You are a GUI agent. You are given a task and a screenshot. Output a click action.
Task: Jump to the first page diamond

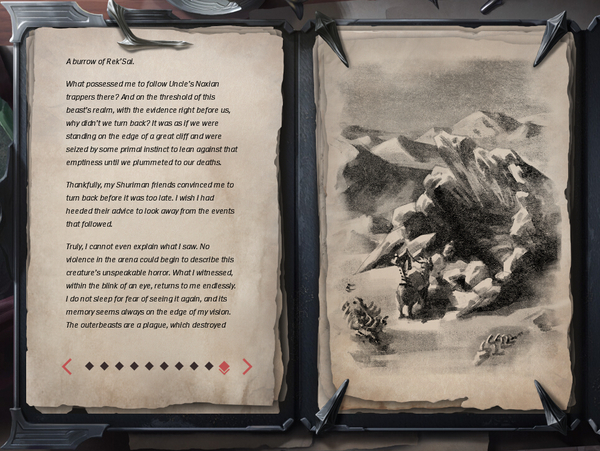(x=89, y=366)
